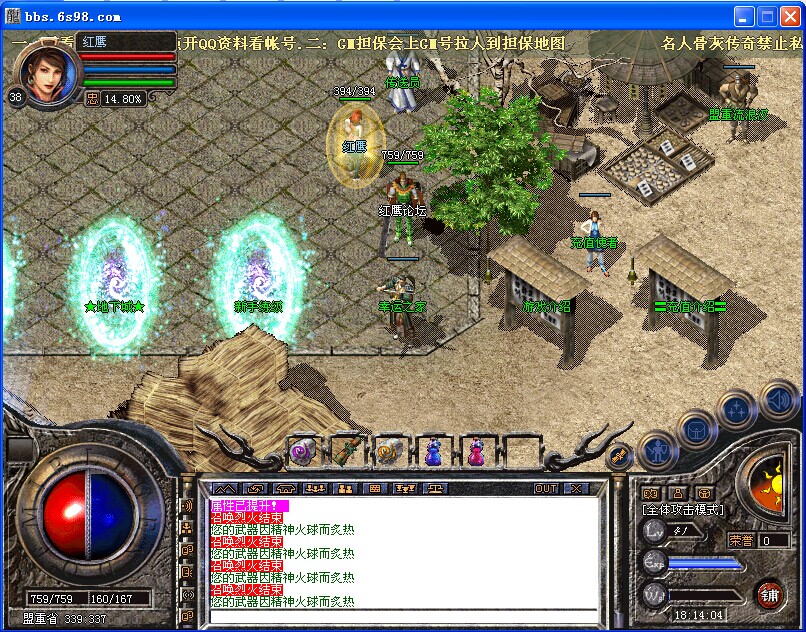Use the green bundled scroll belt item

pos(346,451)
